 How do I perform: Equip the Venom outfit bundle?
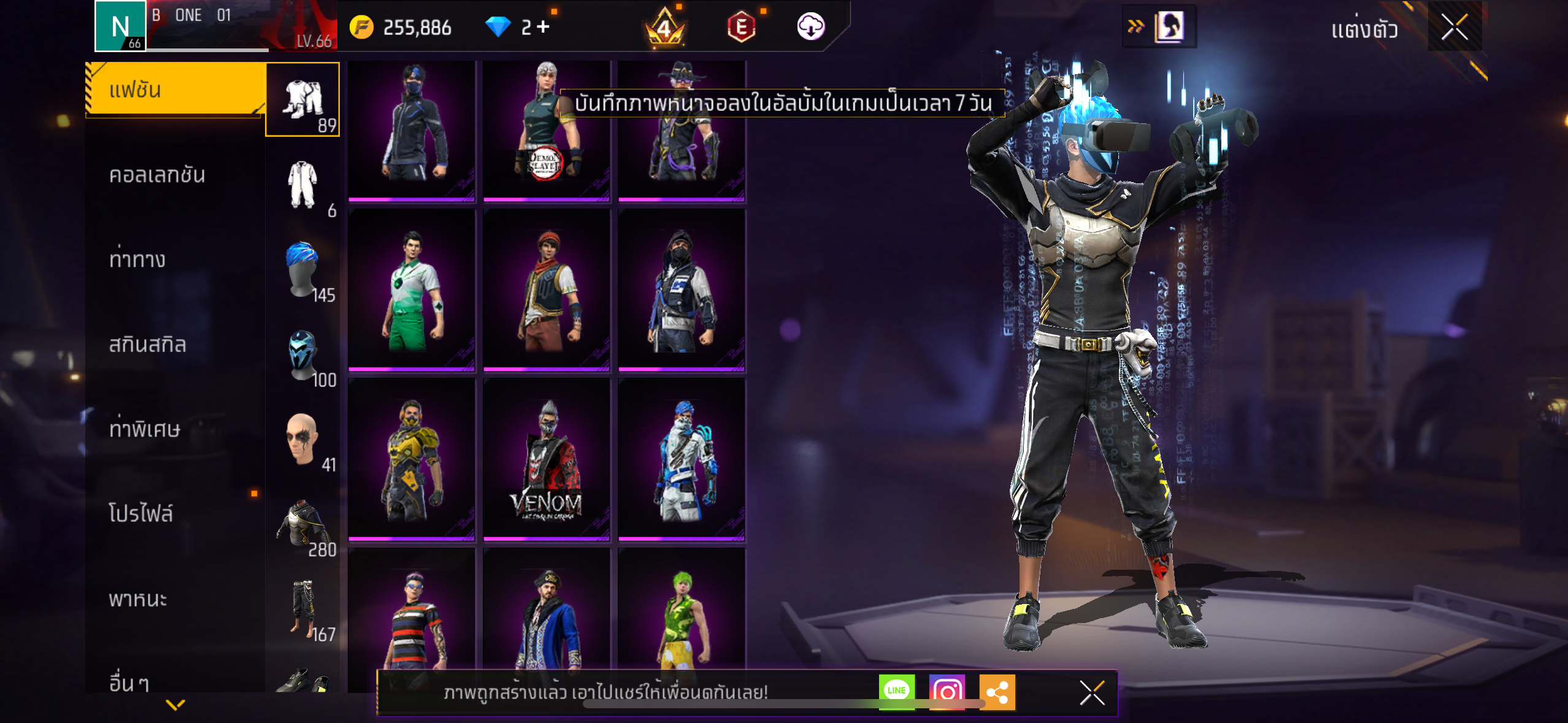coord(546,459)
